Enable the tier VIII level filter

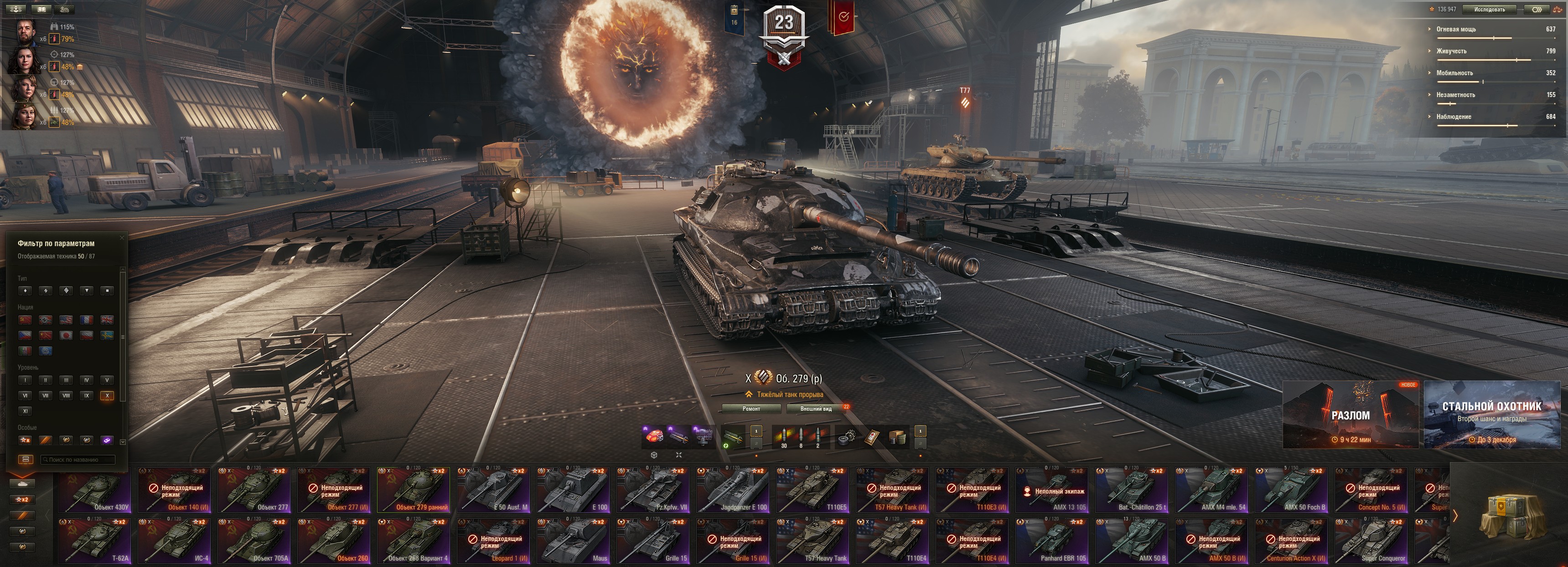tap(66, 396)
